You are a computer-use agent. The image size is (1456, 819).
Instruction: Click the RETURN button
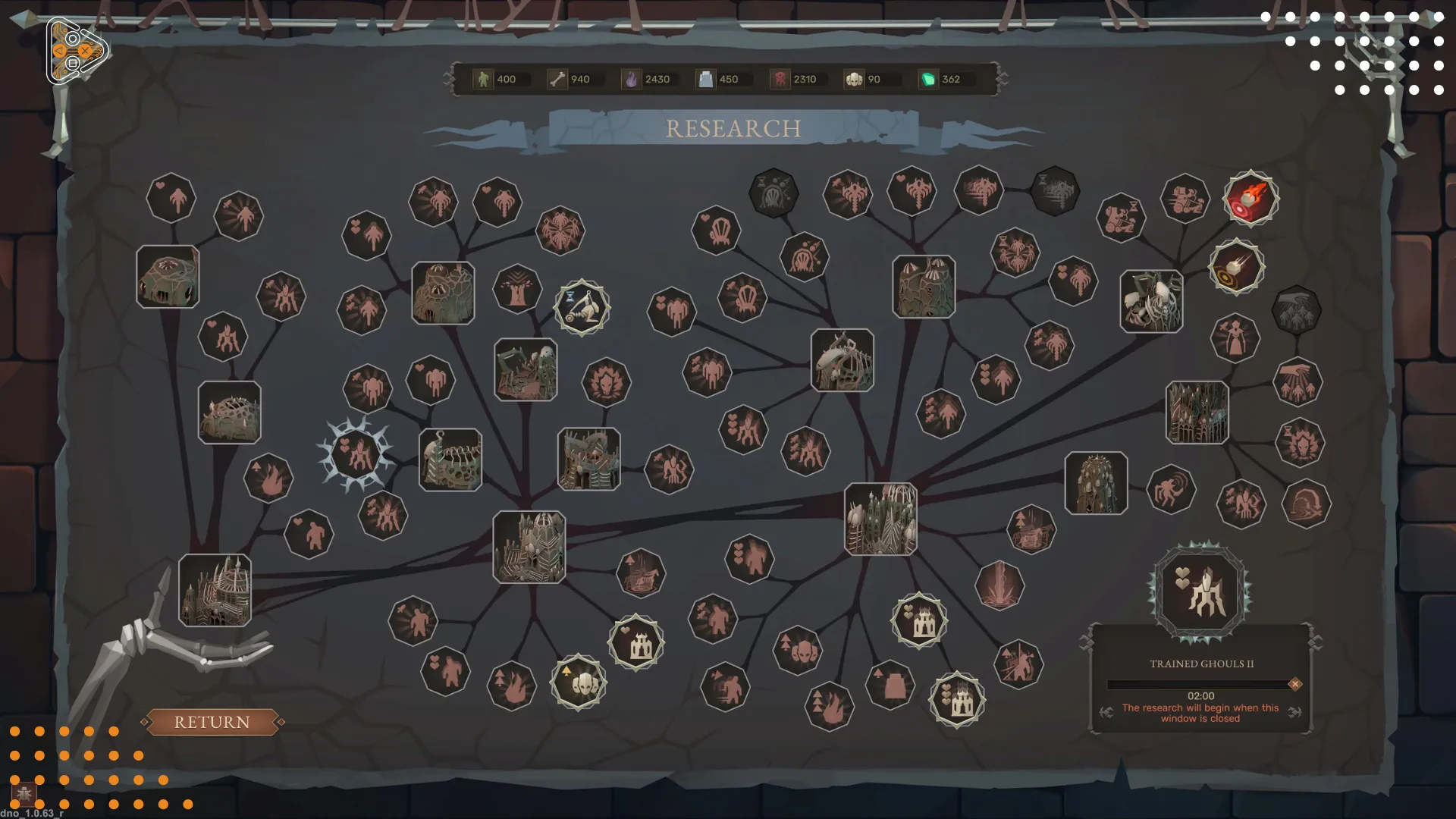click(x=213, y=722)
